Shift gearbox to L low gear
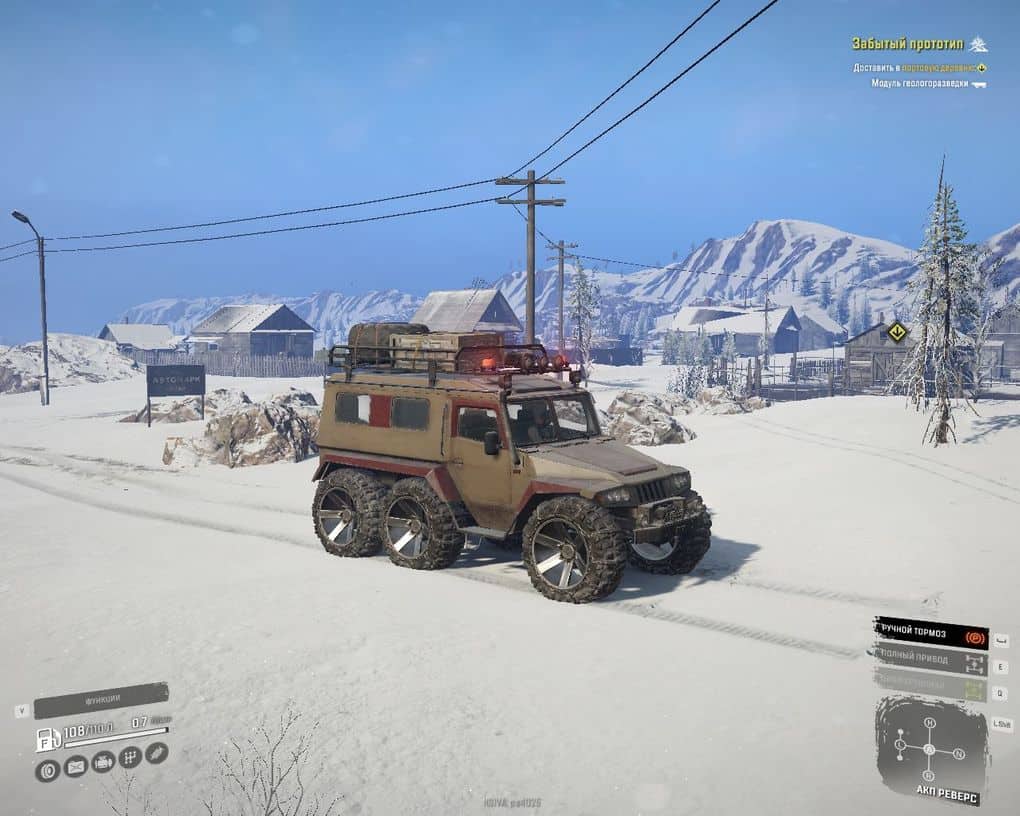 [x=900, y=744]
